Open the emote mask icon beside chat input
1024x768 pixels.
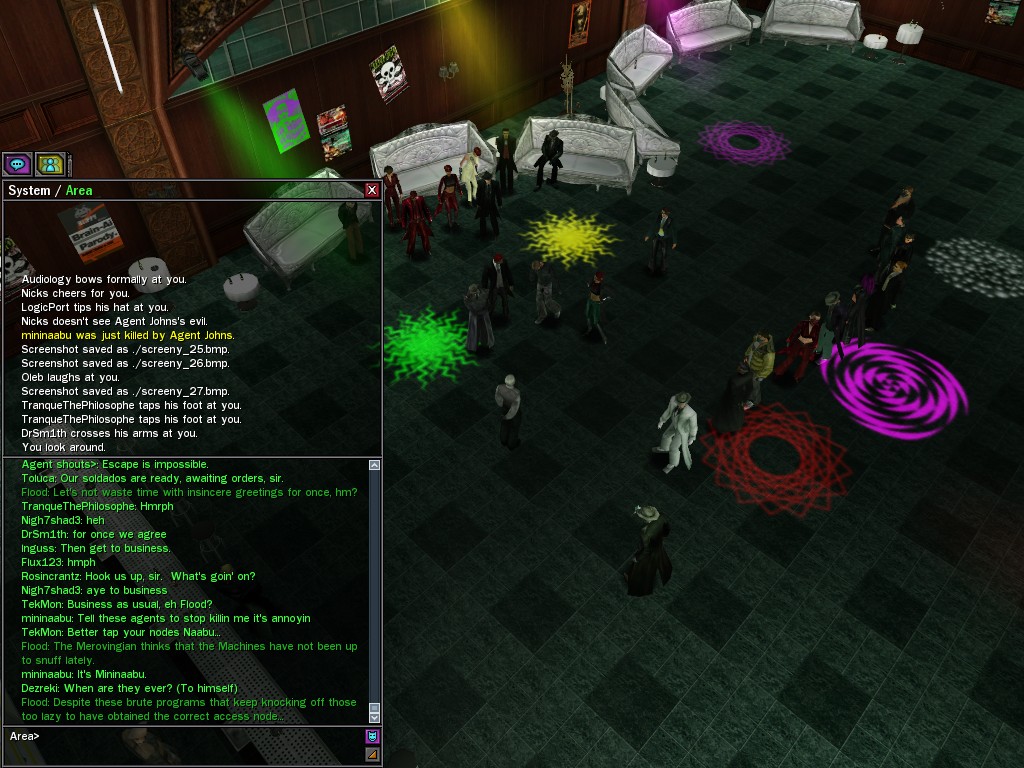click(372, 737)
